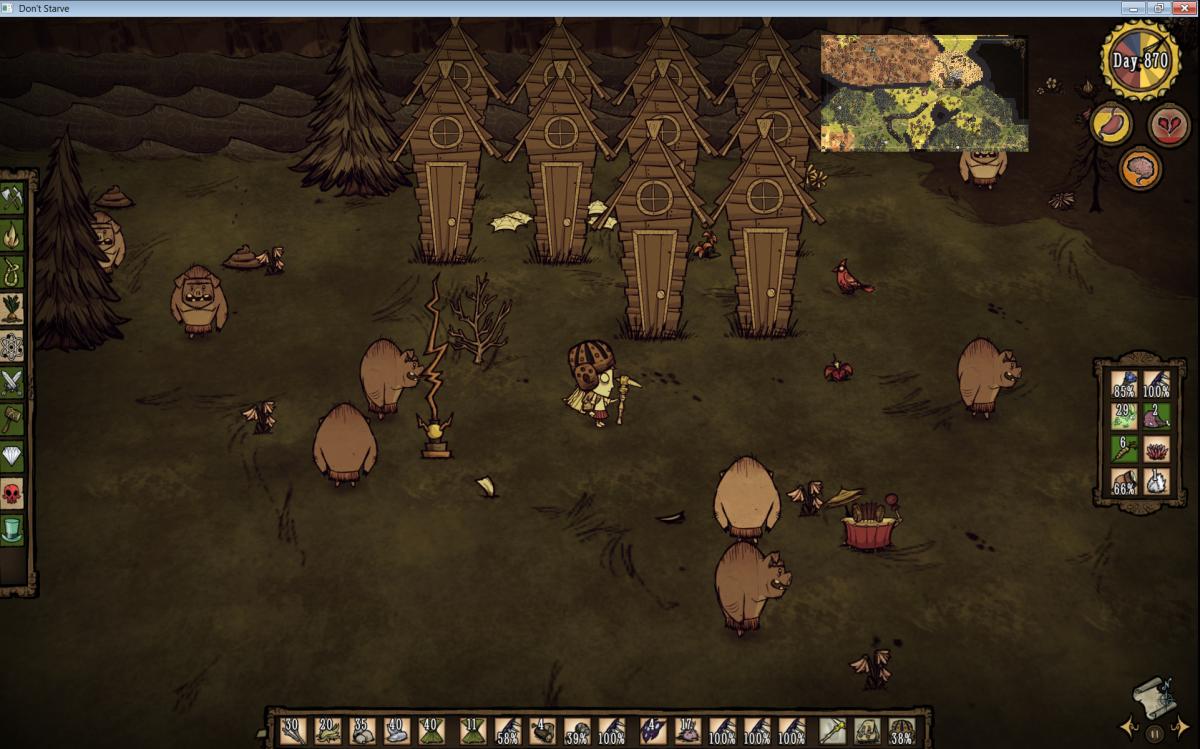Open the Structures hammer tab
This screenshot has height=749, width=1200.
click(12, 418)
